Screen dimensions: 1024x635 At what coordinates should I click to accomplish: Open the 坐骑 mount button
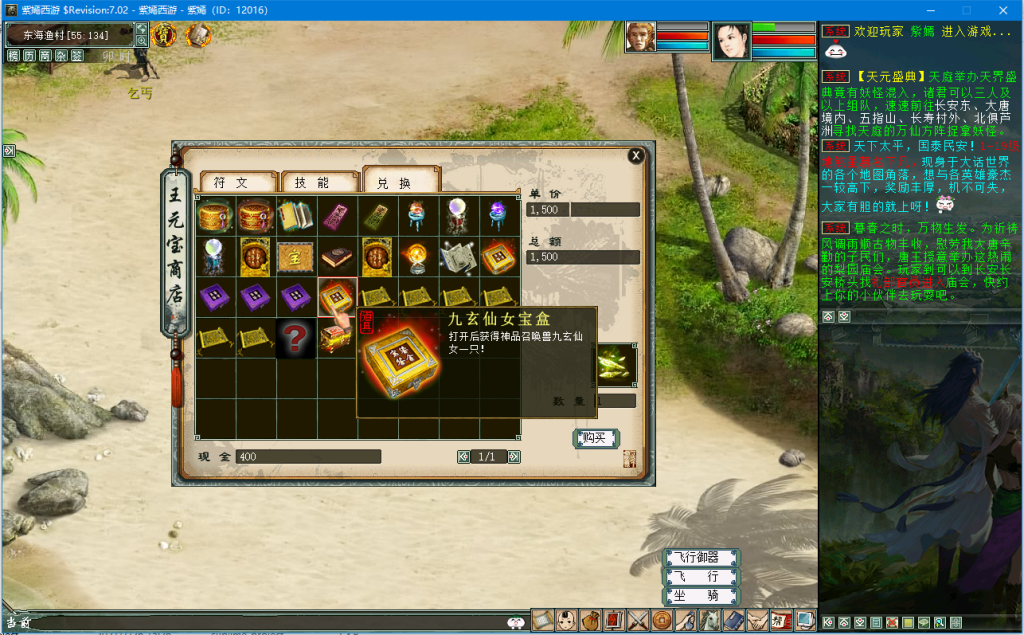[702, 596]
